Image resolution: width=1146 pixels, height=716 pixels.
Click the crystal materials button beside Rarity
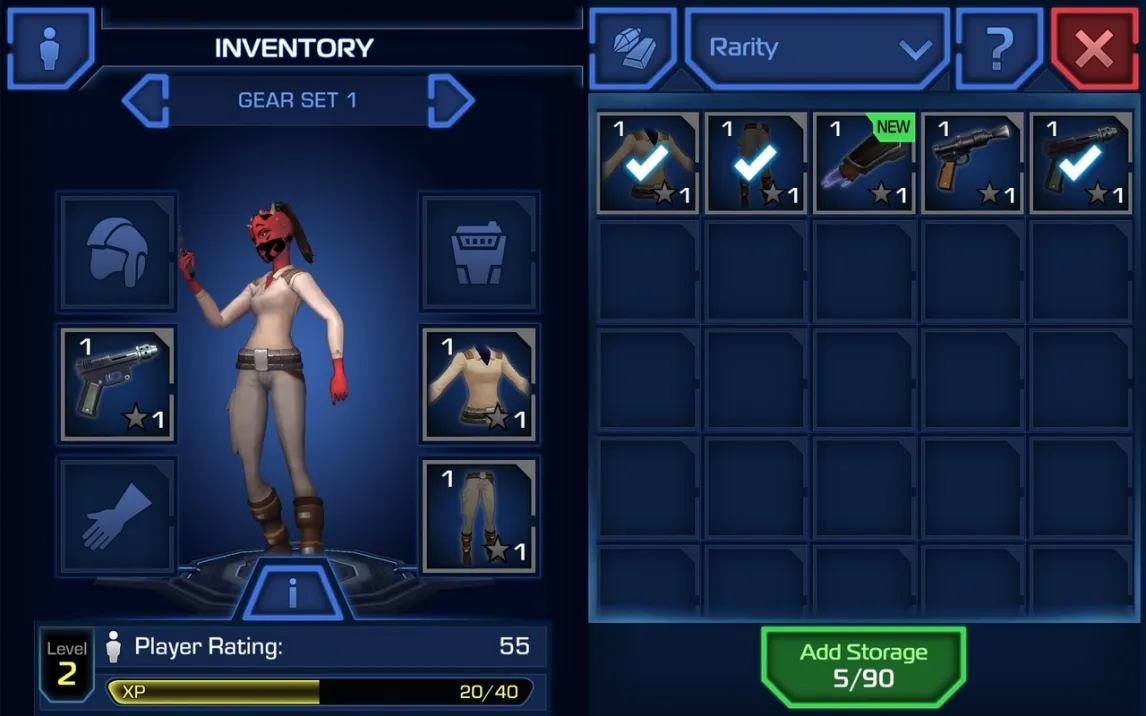[633, 48]
